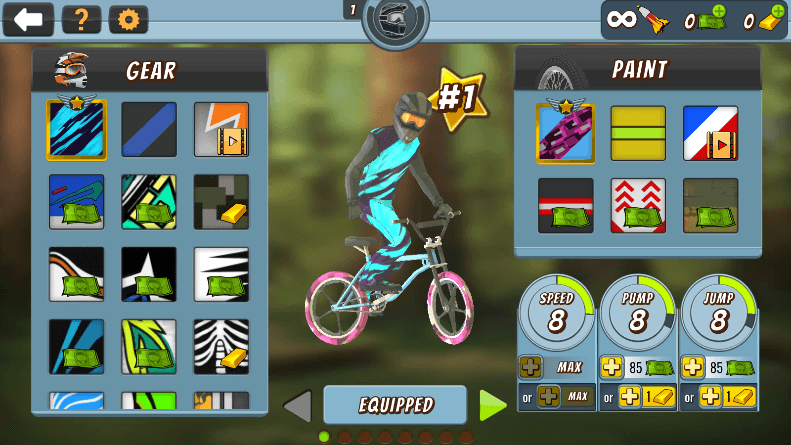
Task: Select the equipped cyan striped gear
Action: (76, 130)
